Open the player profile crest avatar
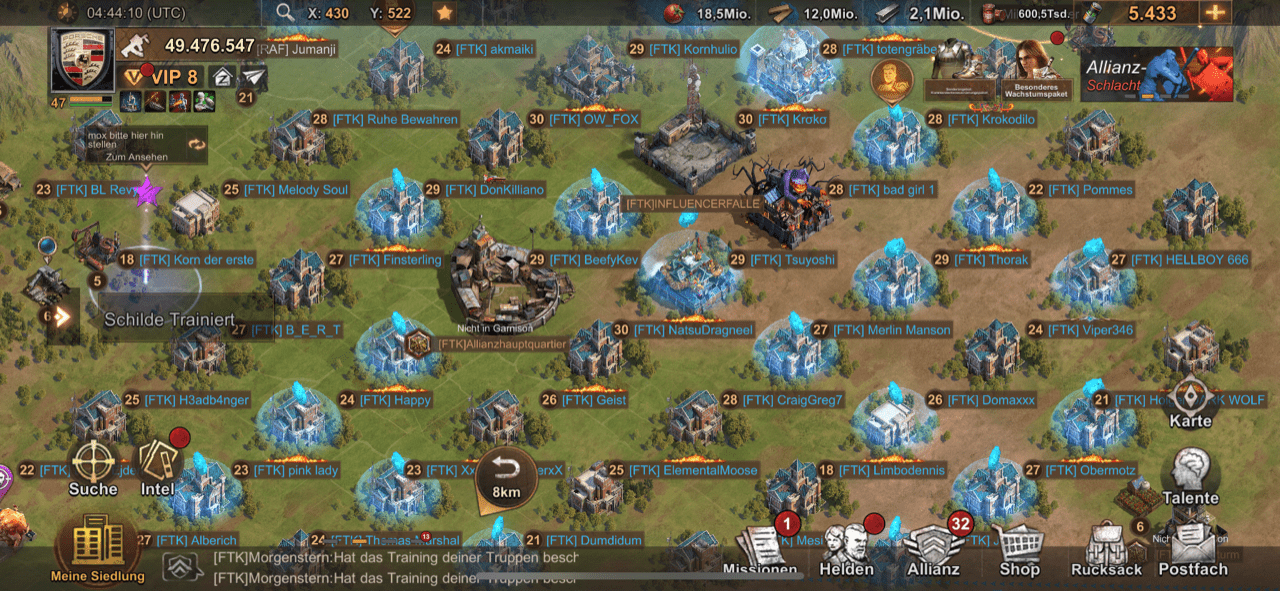1280x591 pixels. pyautogui.click(x=84, y=60)
